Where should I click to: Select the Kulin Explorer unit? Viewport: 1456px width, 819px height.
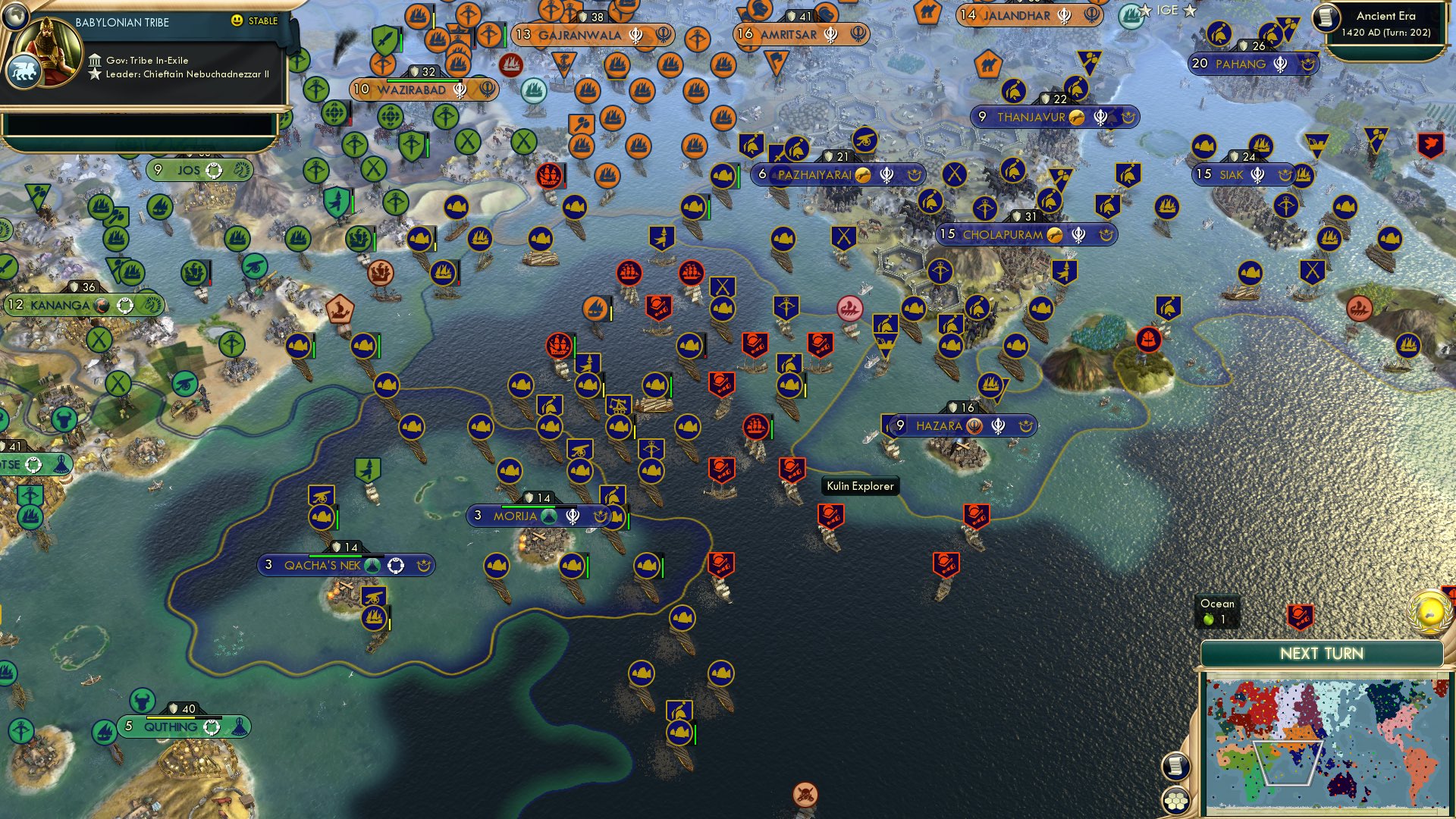(x=861, y=486)
